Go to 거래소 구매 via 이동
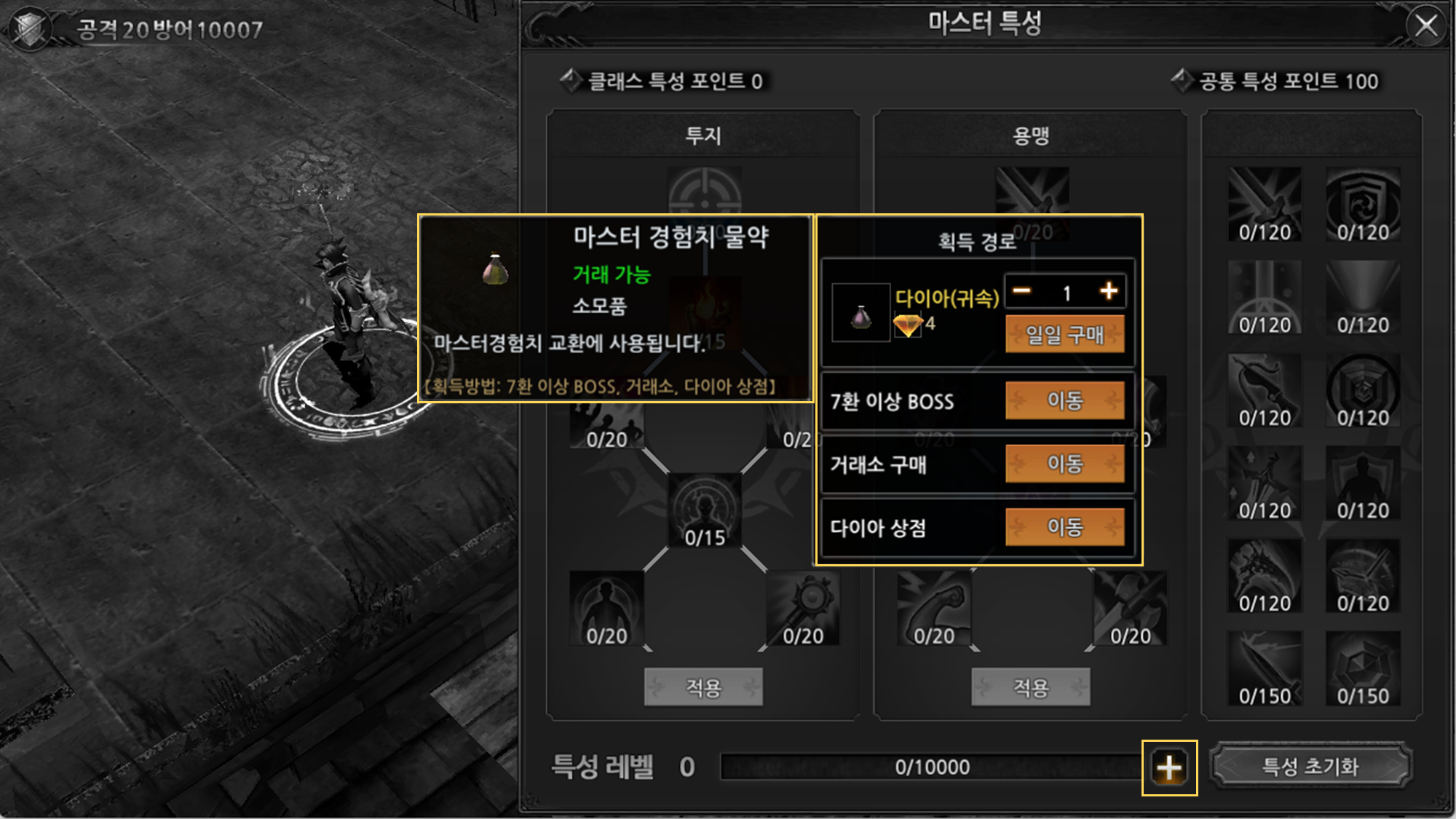The height and width of the screenshot is (819, 1456). [x=1064, y=464]
